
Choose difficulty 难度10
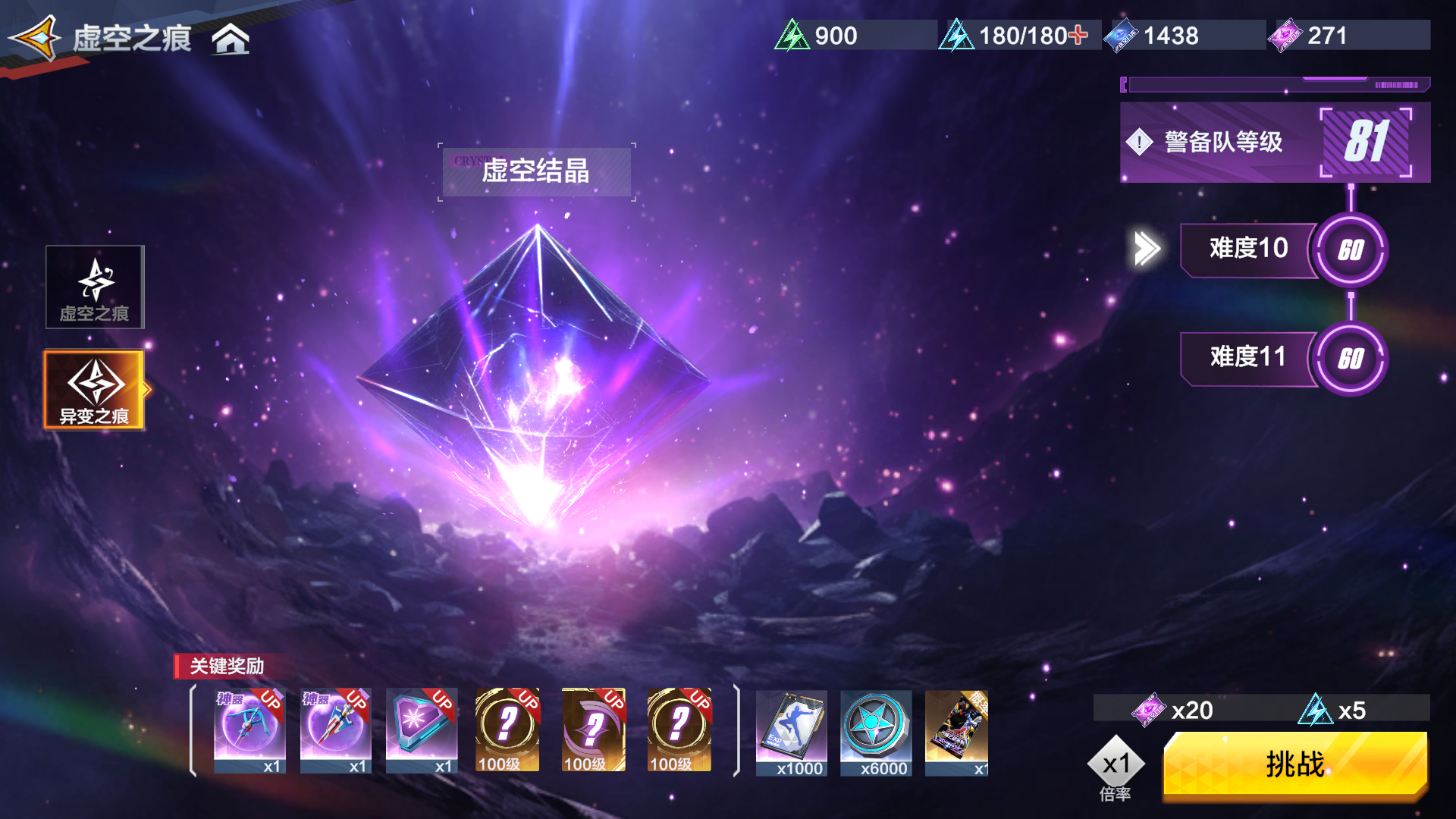click(1248, 249)
